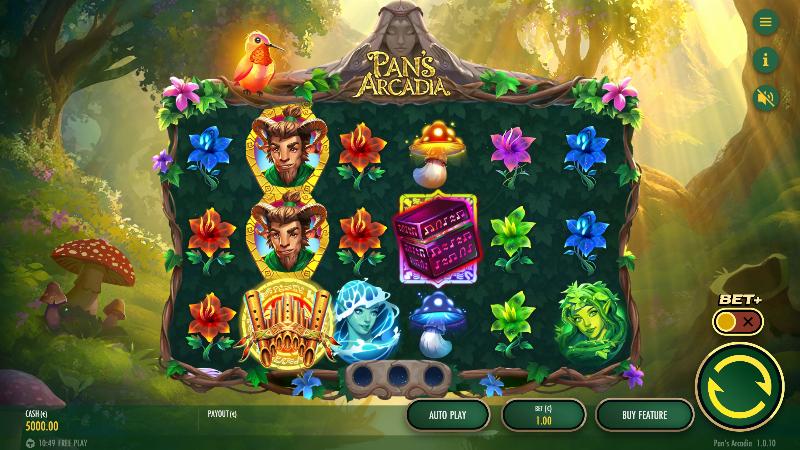Open the Auto Play options

pyautogui.click(x=447, y=414)
